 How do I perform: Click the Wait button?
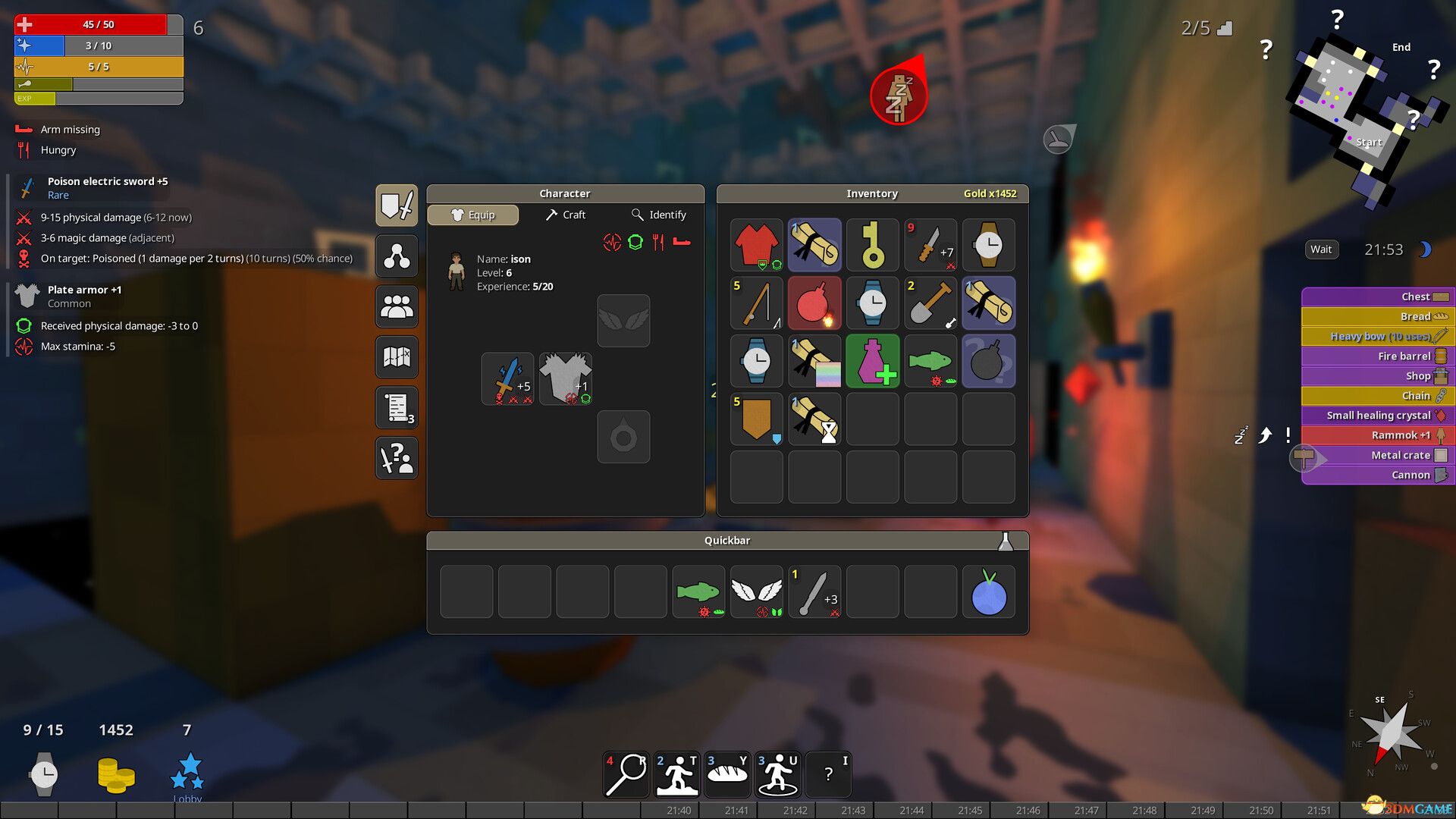1320,249
